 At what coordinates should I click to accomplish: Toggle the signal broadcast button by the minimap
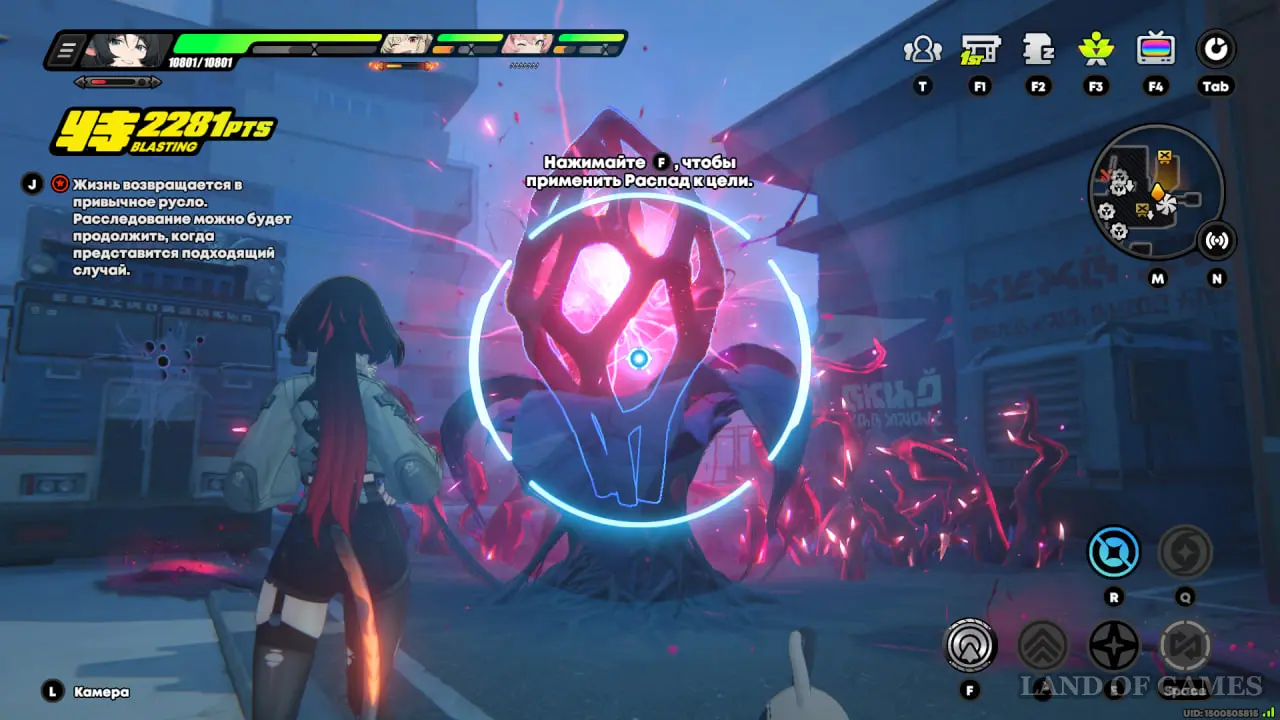(x=1217, y=240)
